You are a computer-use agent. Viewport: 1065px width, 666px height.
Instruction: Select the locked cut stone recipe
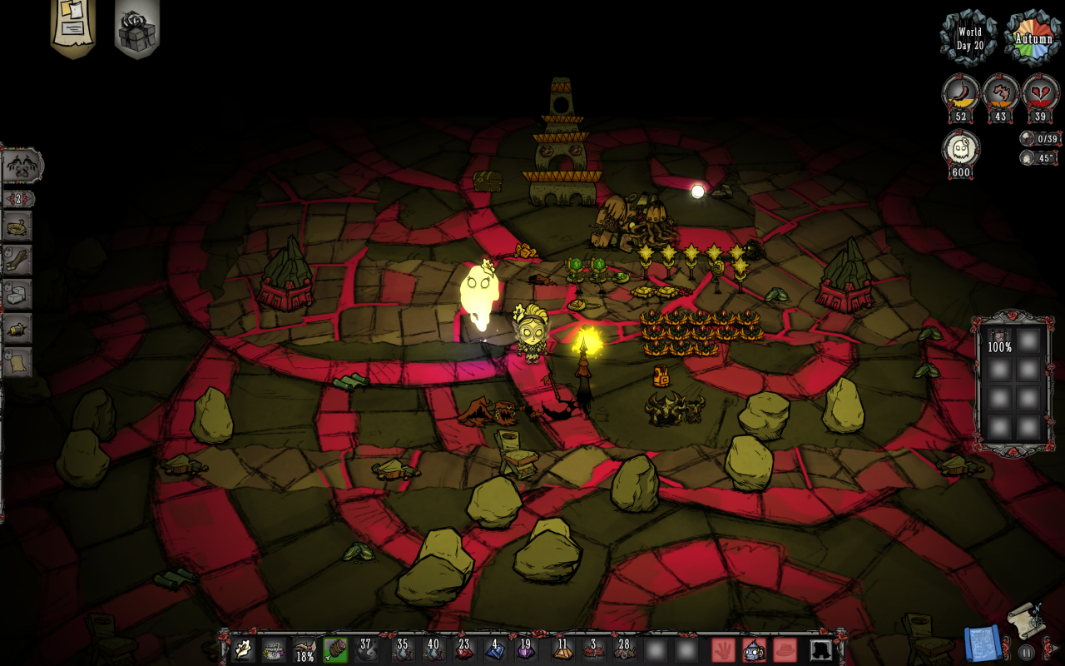click(18, 294)
